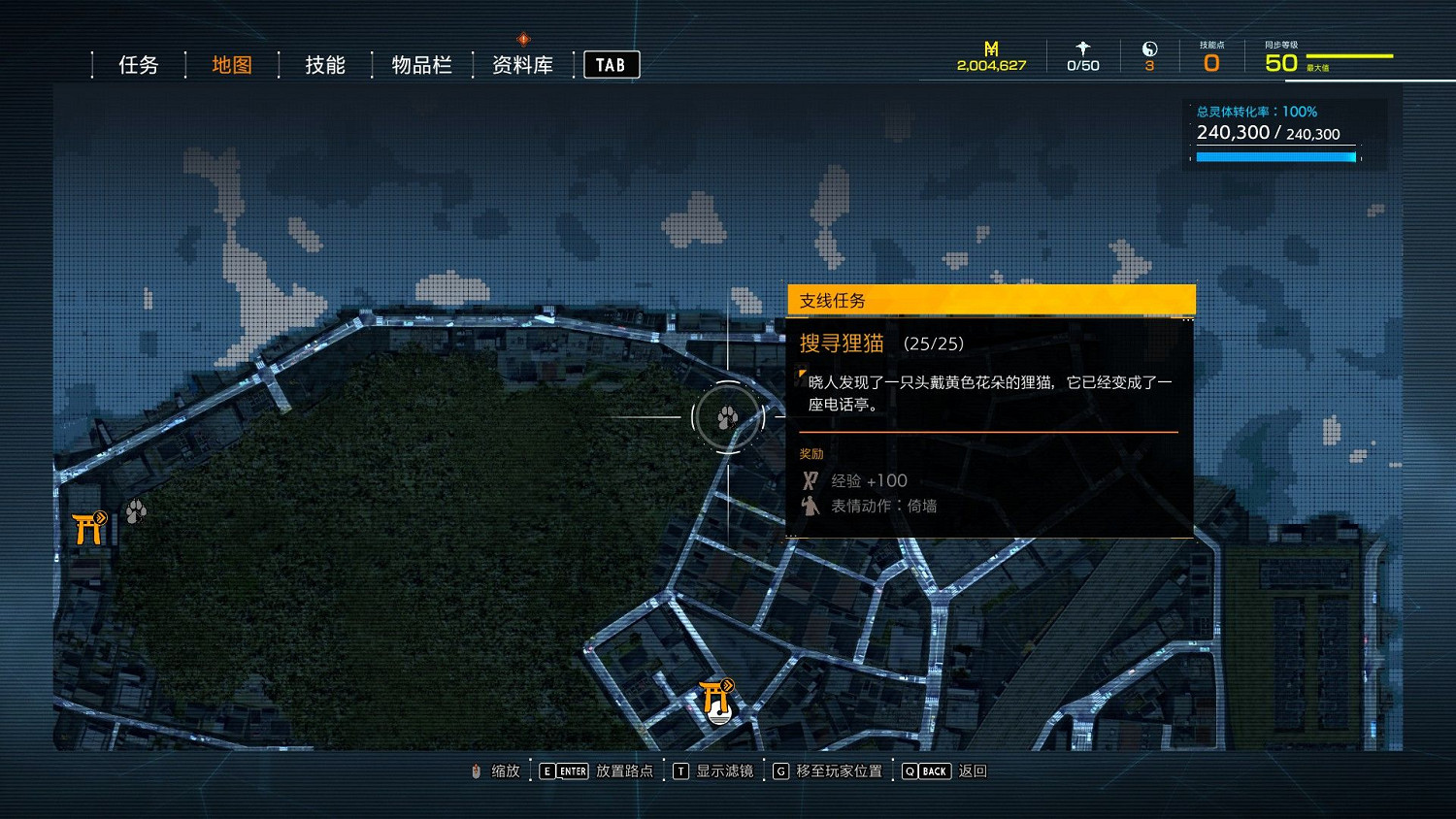
Task: Click the experience reward icon in the quest panel
Action: [809, 479]
